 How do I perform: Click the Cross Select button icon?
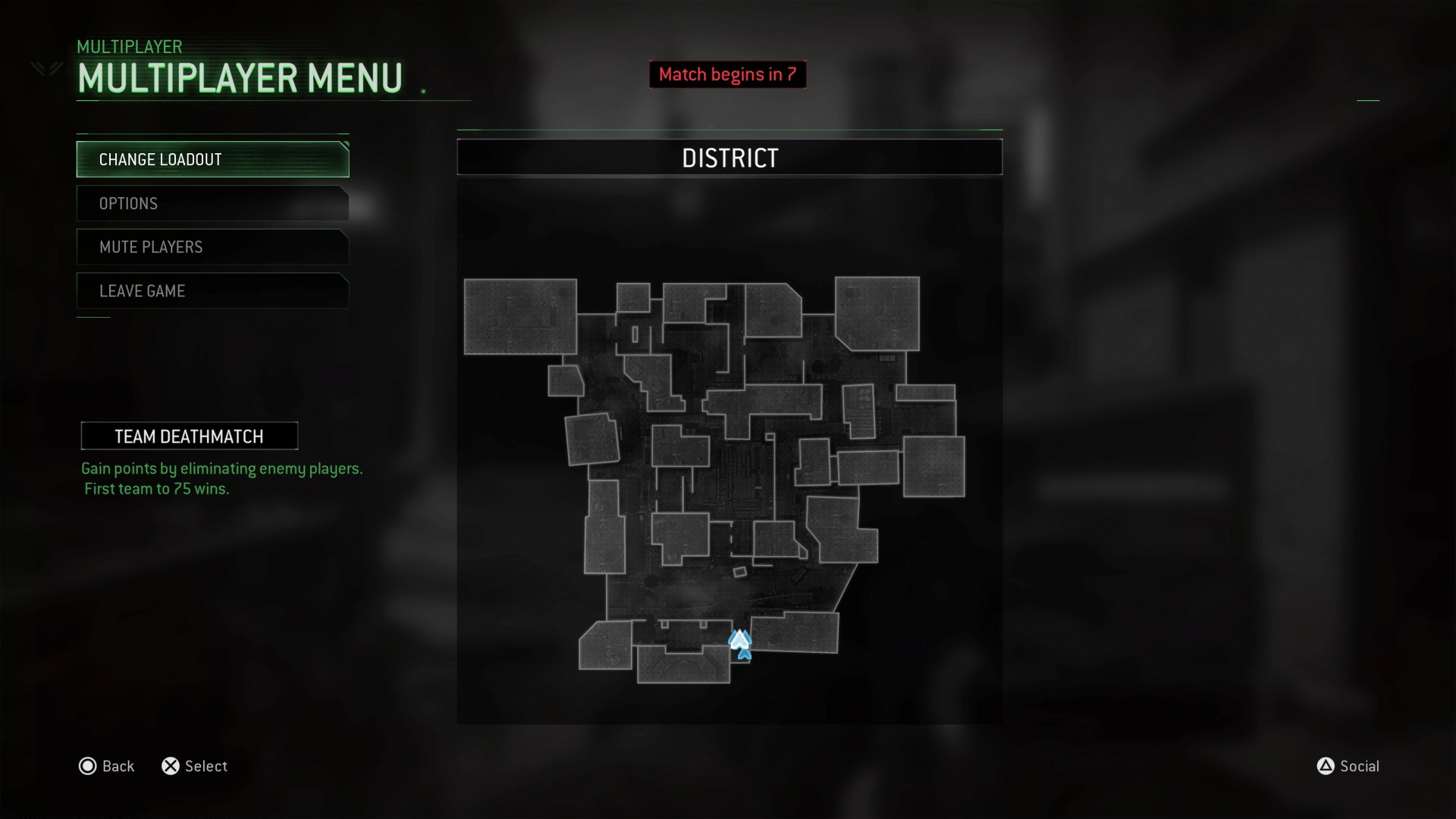pos(171,766)
